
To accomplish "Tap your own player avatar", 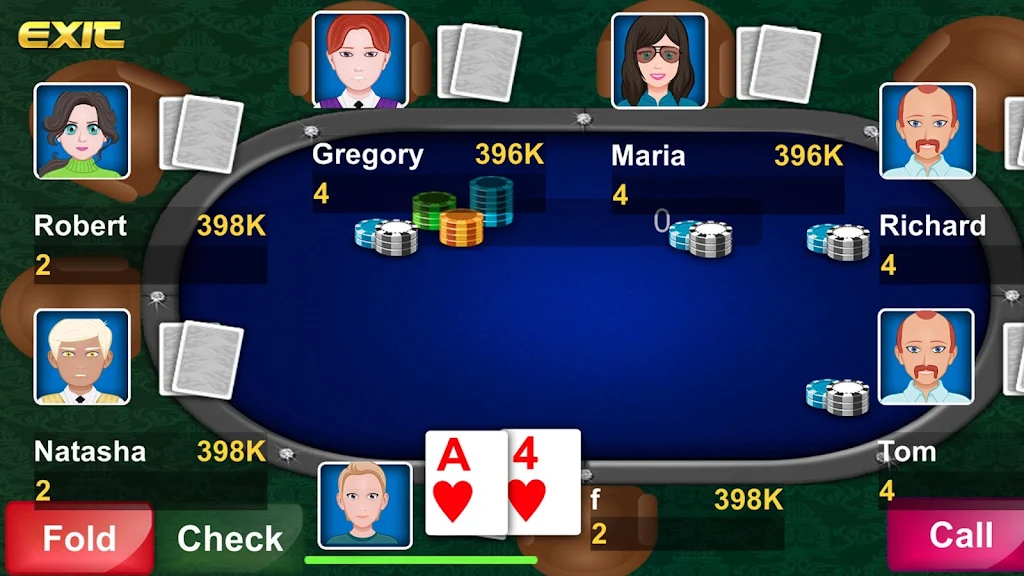I will (x=365, y=505).
